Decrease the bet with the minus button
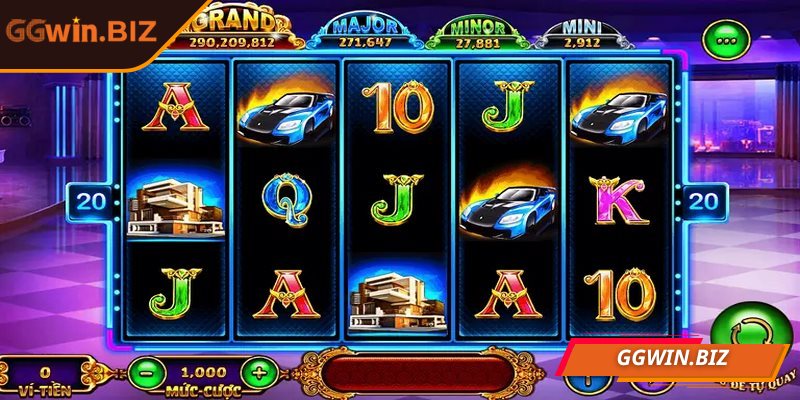Screen dimensions: 800x400 tap(146, 373)
